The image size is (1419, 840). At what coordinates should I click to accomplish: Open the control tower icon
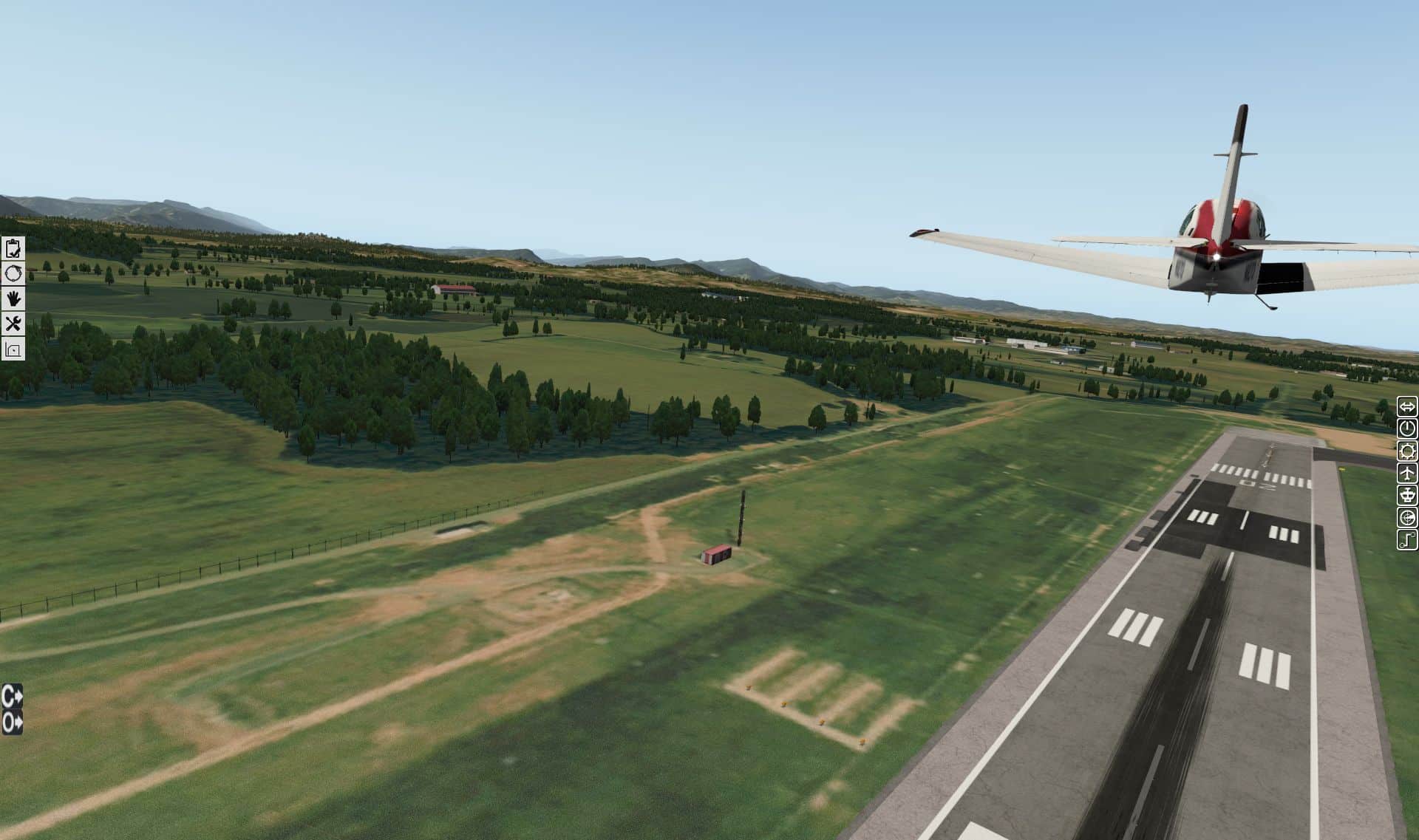(1407, 495)
